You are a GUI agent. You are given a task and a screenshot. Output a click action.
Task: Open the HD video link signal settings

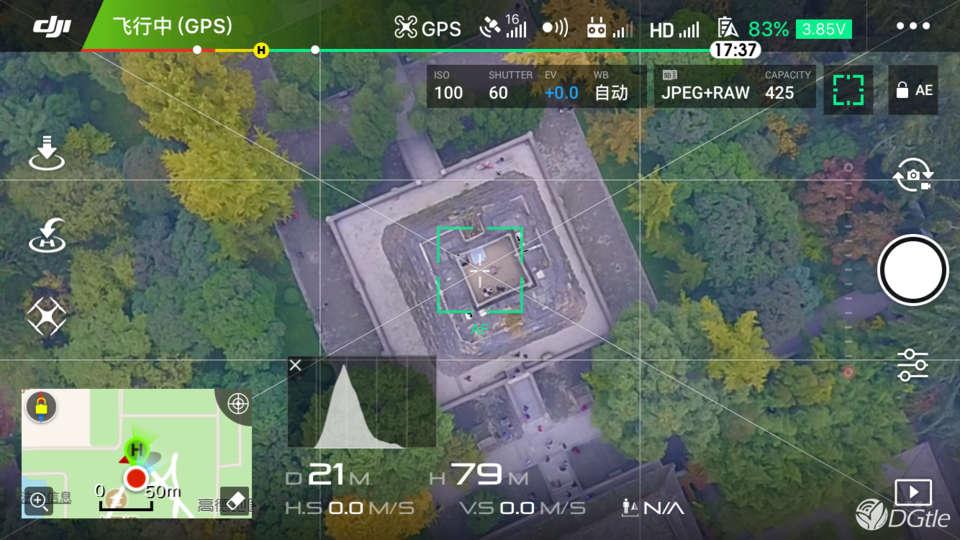[674, 29]
